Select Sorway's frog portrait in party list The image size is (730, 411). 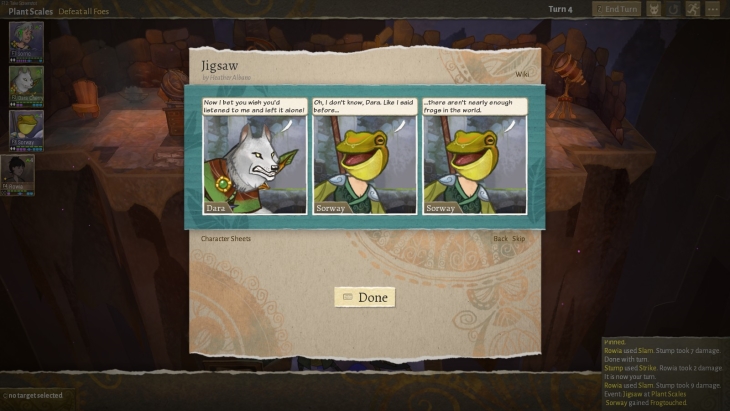coord(26,128)
